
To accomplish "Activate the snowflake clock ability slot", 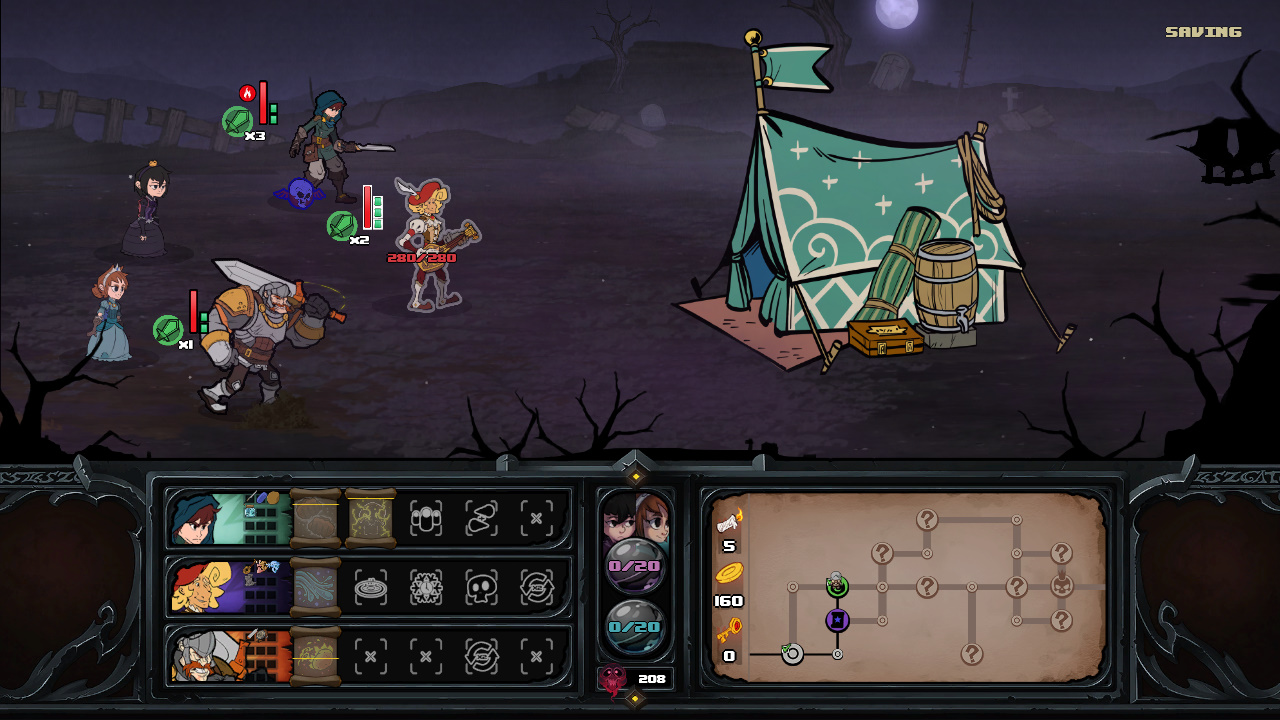I will point(426,588).
